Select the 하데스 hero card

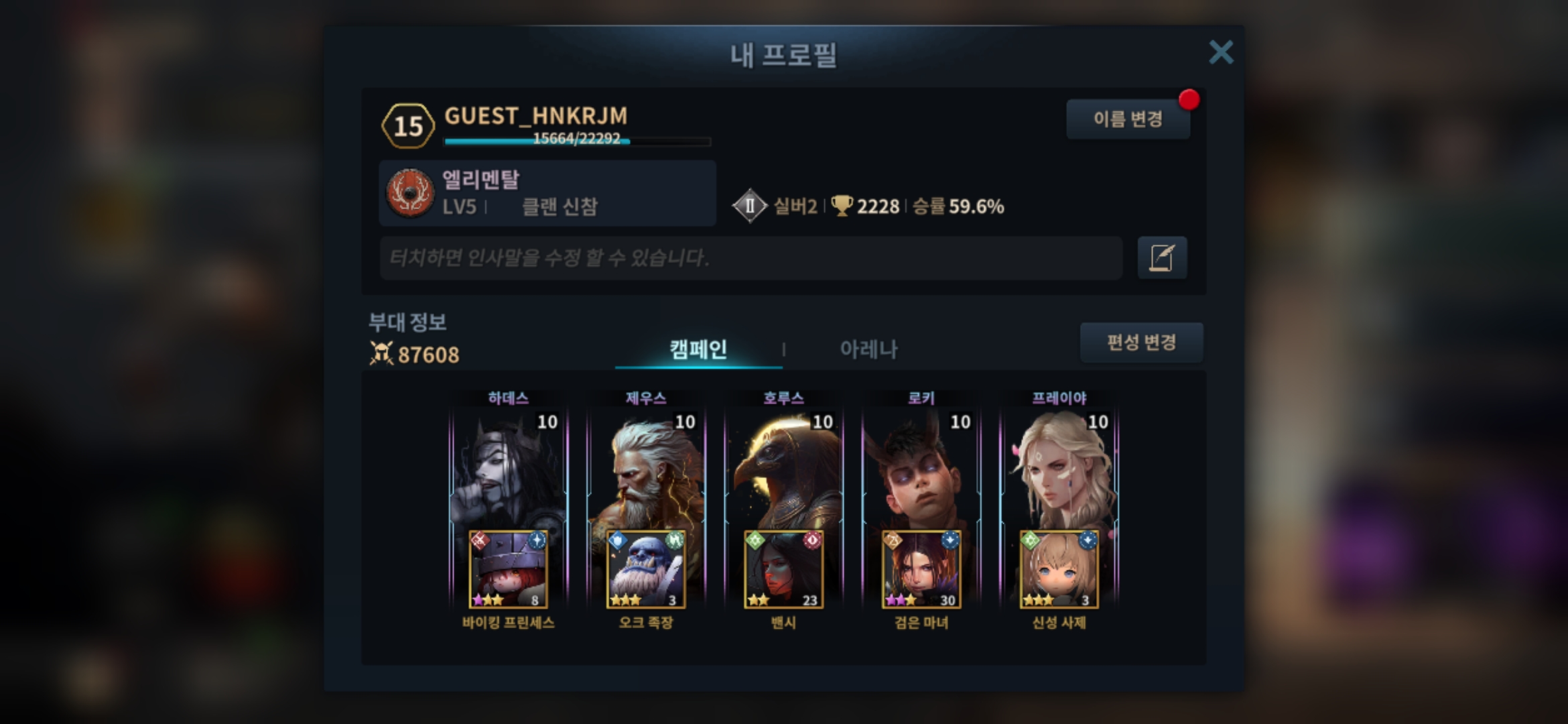tap(508, 469)
